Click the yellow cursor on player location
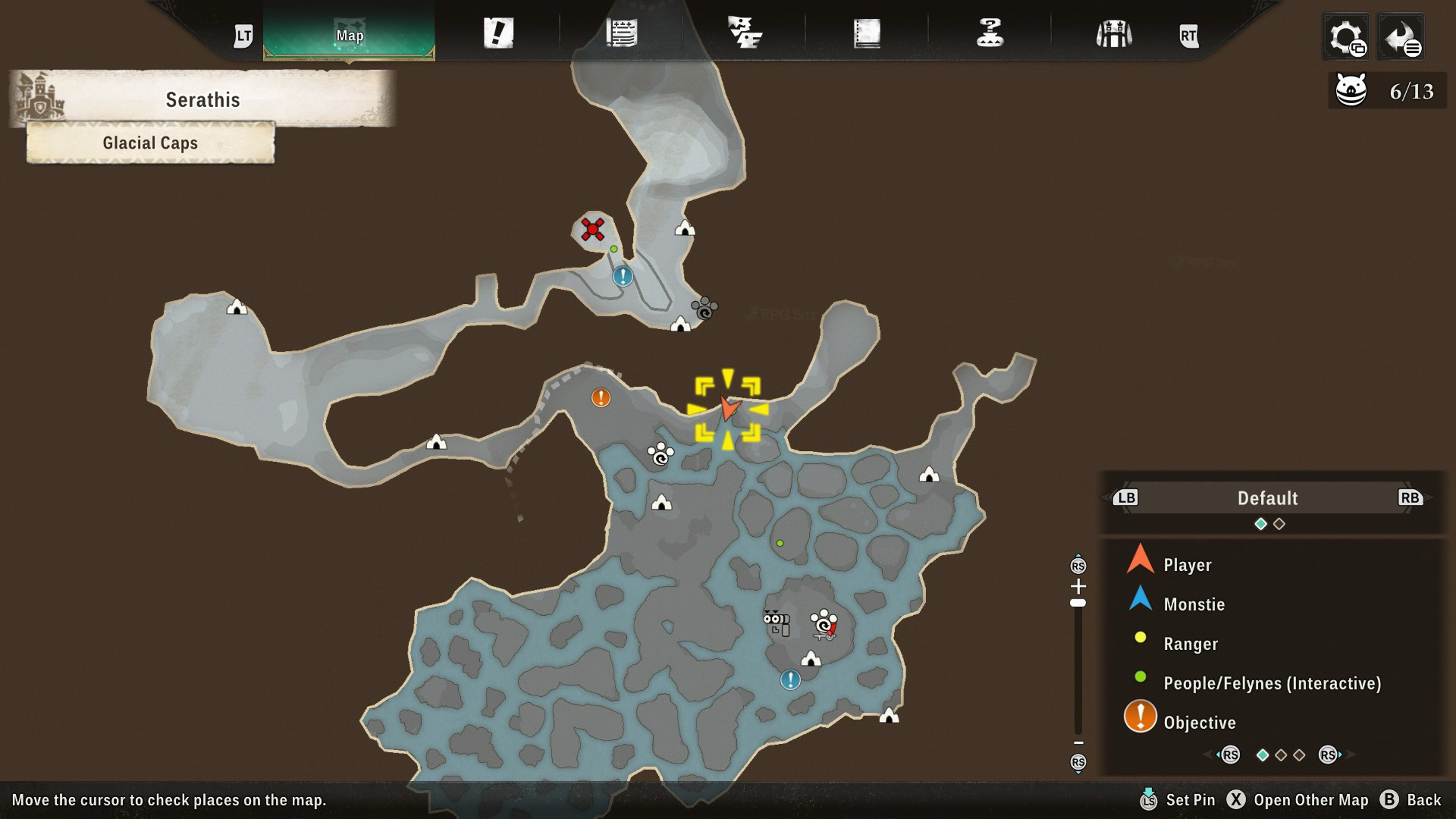Screen dimensions: 1456x819 pyautogui.click(x=728, y=408)
